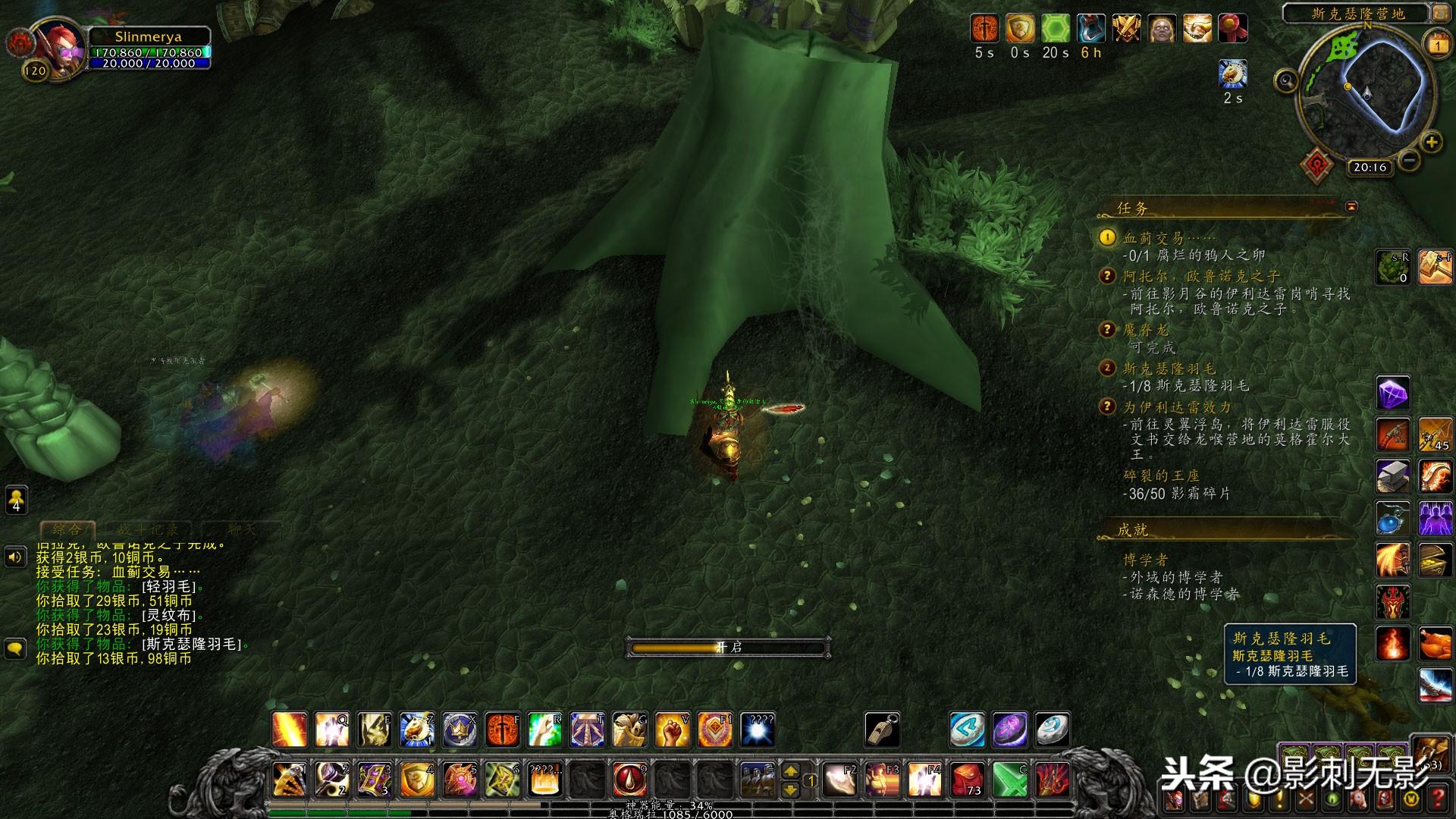Viewport: 1456px width, 819px height.
Task: Open the chat speech bubble button
Action: pyautogui.click(x=16, y=649)
